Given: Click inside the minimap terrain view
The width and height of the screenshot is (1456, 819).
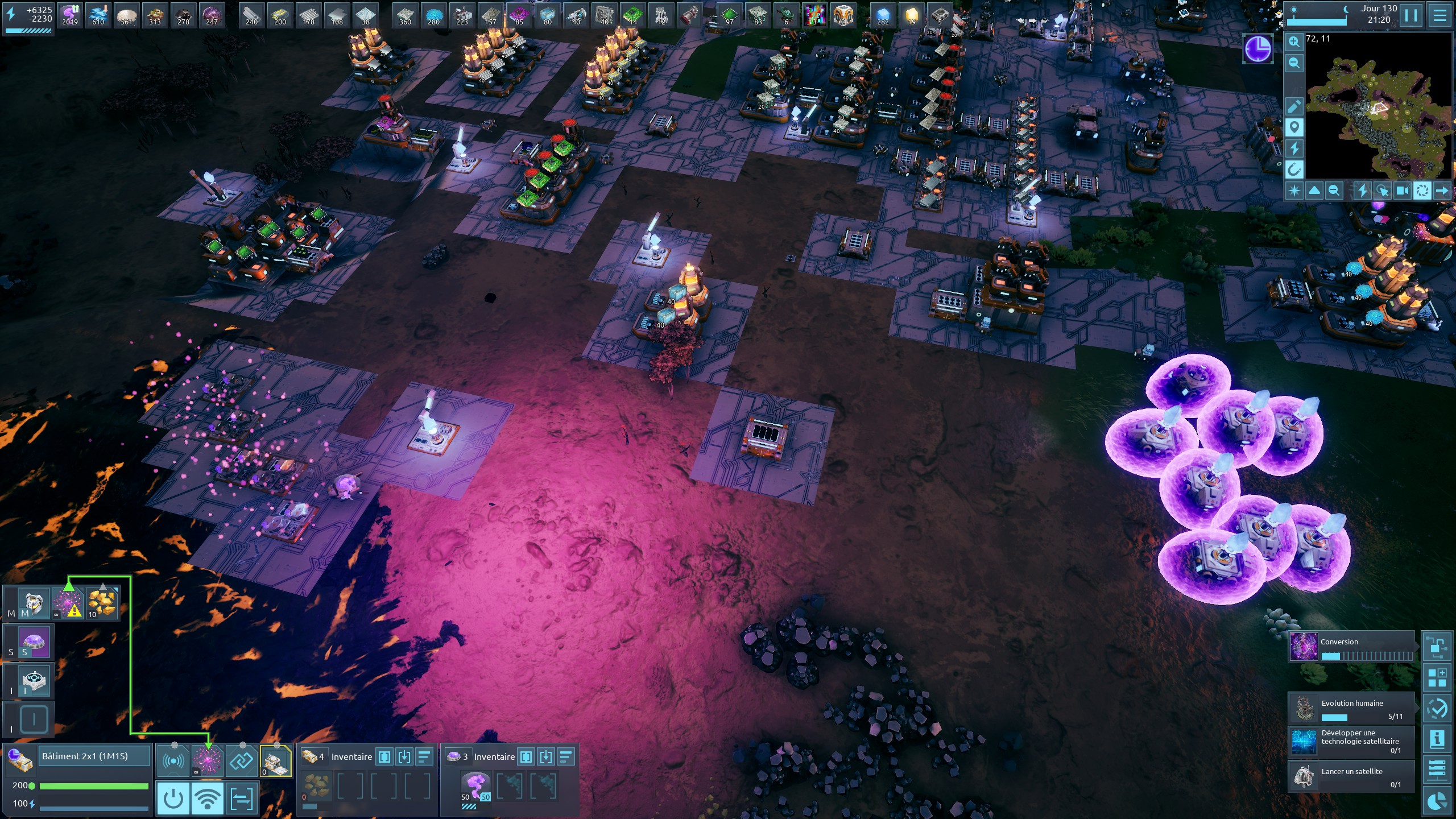Looking at the screenshot, I should pos(1376,108).
